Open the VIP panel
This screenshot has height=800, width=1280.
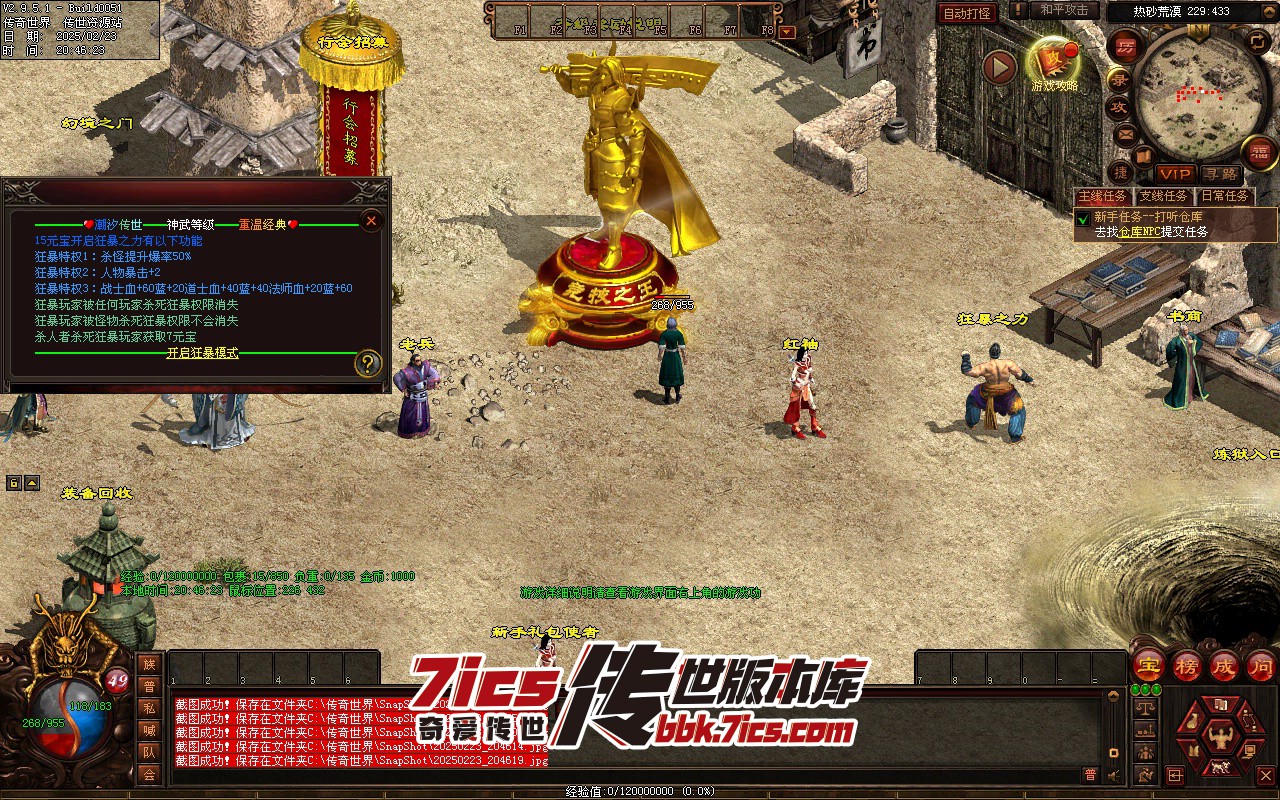pos(1175,174)
